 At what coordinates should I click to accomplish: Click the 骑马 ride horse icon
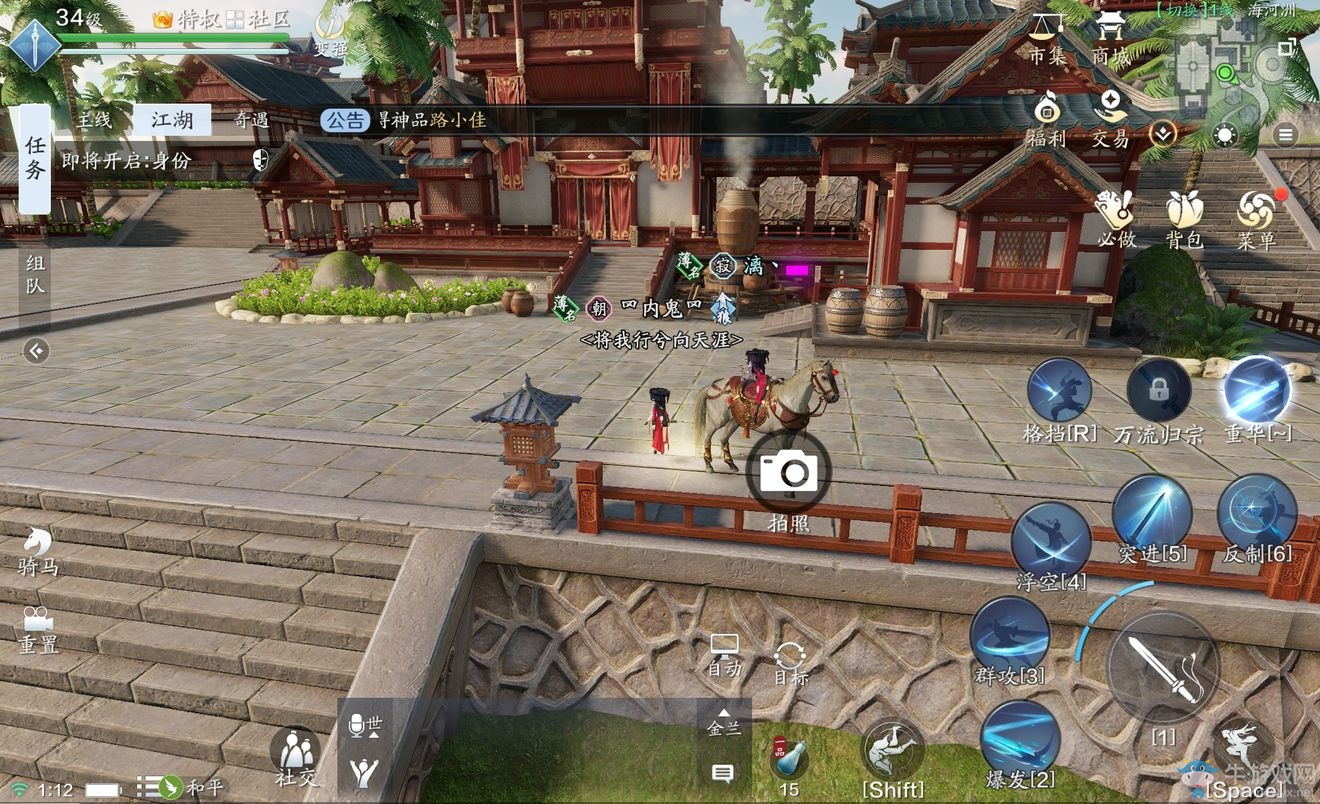click(x=36, y=548)
